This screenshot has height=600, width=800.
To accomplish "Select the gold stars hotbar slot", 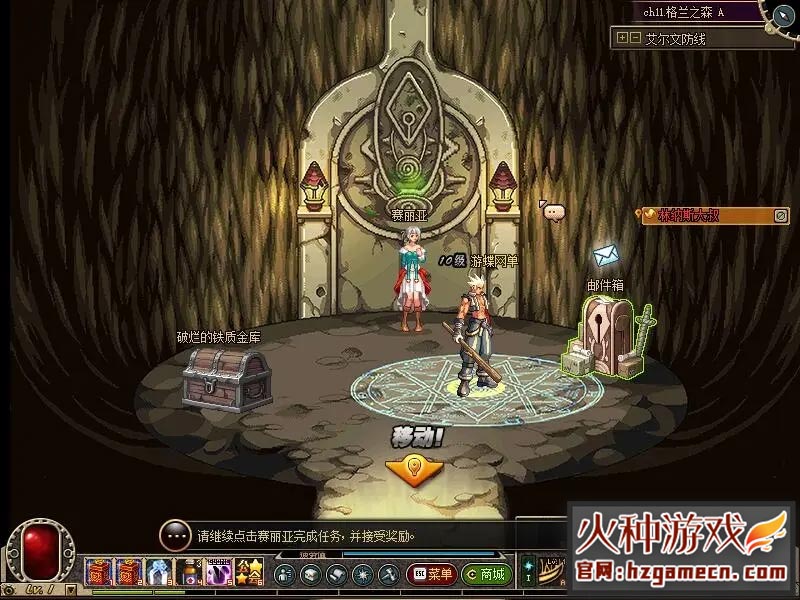I will coord(249,573).
